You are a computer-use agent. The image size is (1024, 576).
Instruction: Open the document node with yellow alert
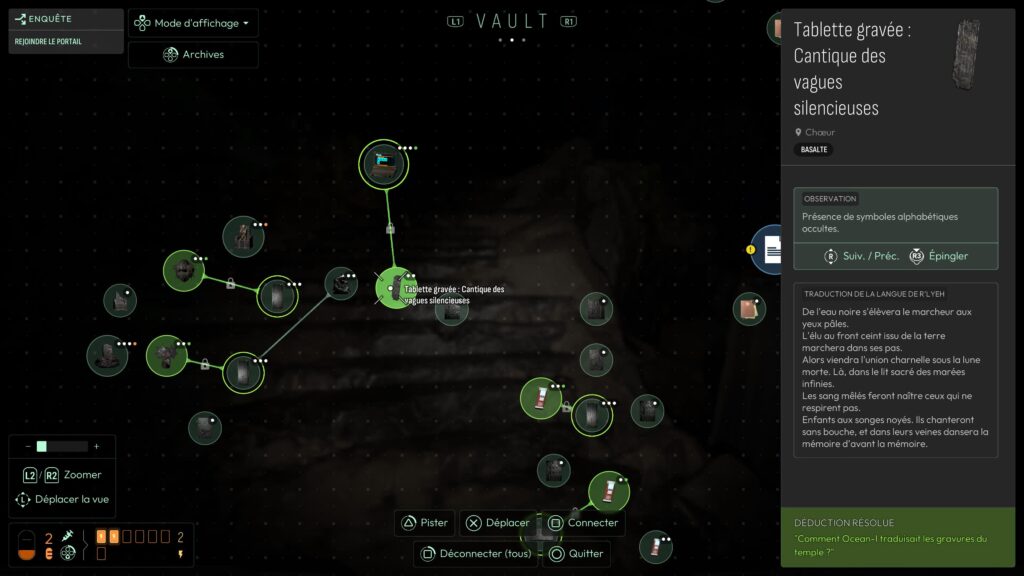click(x=772, y=249)
